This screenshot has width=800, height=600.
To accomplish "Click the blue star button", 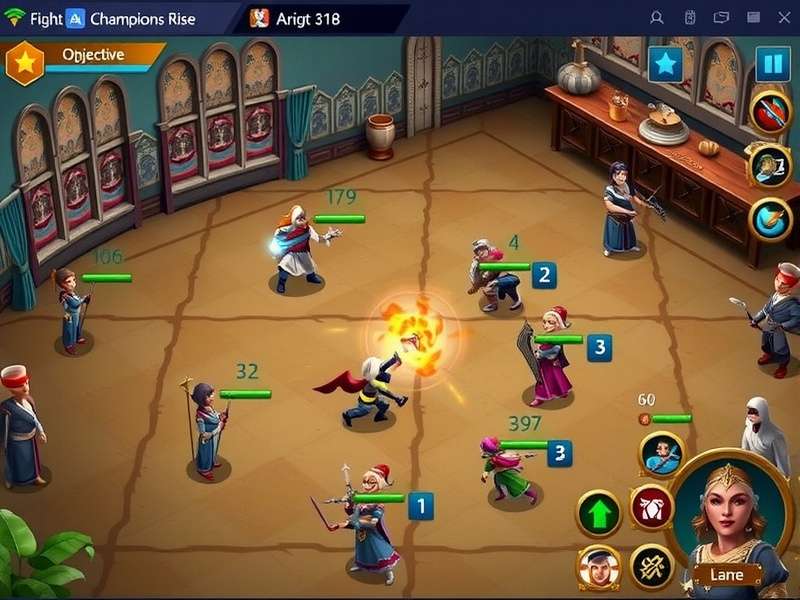I will click(x=665, y=64).
